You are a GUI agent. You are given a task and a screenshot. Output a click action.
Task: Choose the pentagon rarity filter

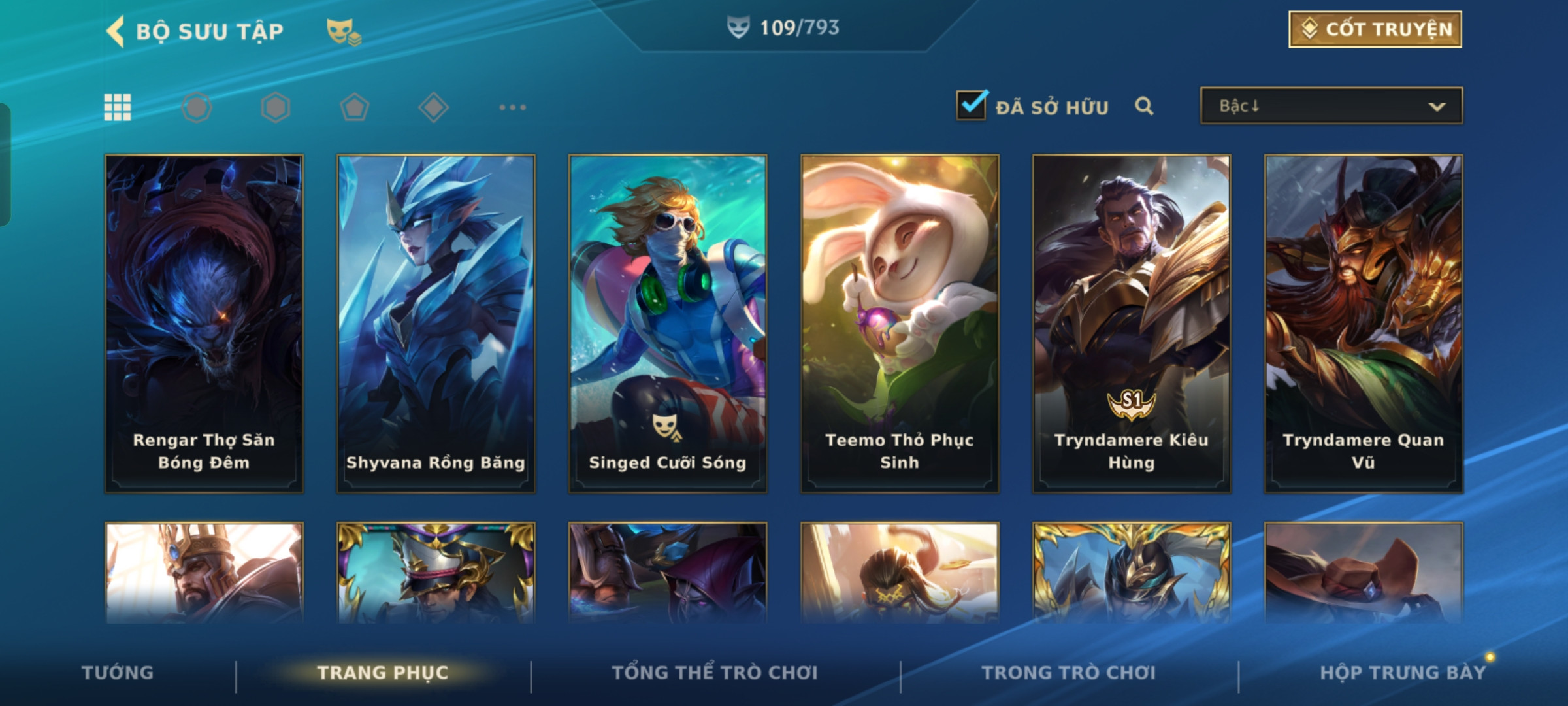point(354,107)
